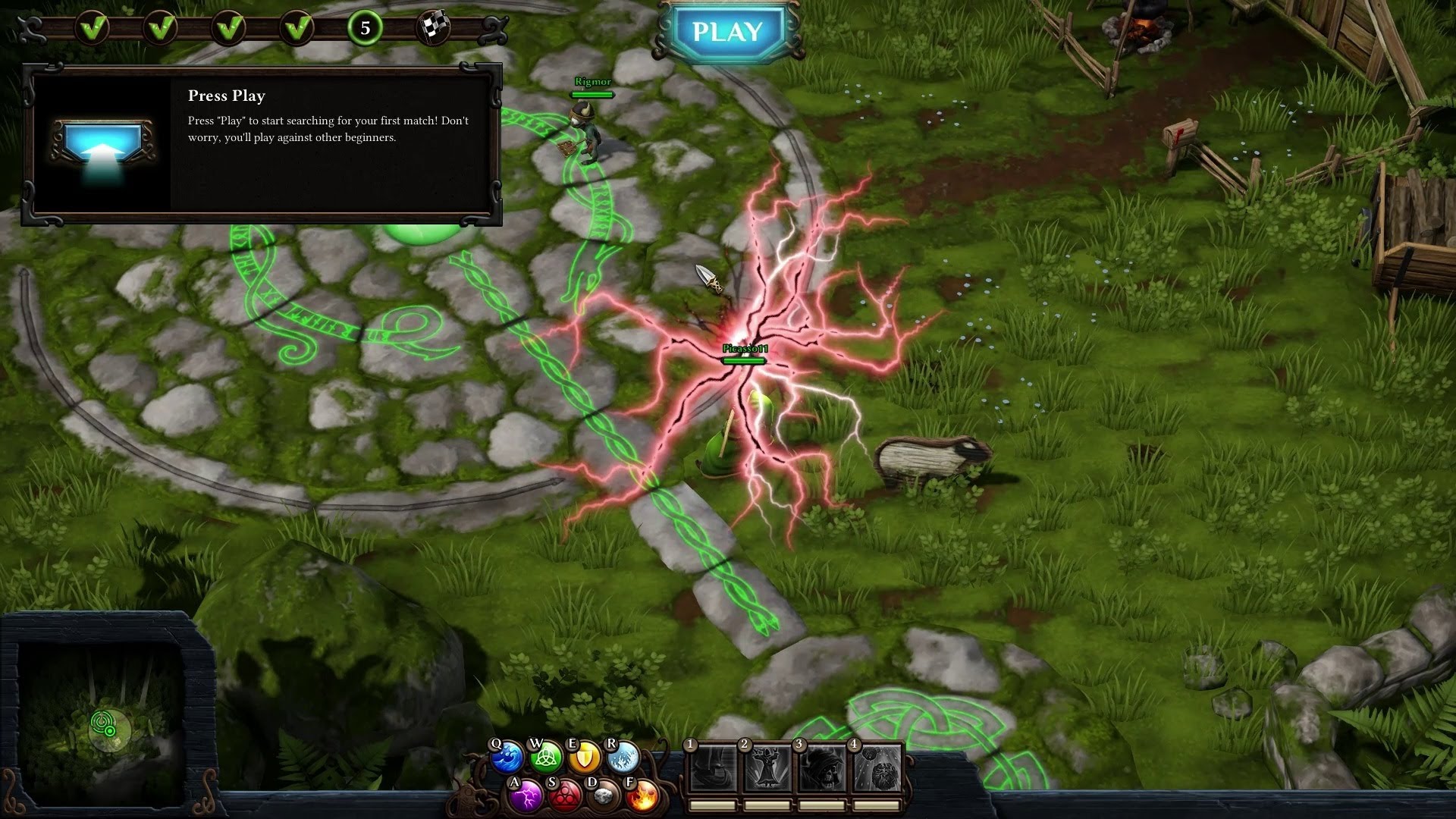Select the blue water element orb

click(507, 758)
